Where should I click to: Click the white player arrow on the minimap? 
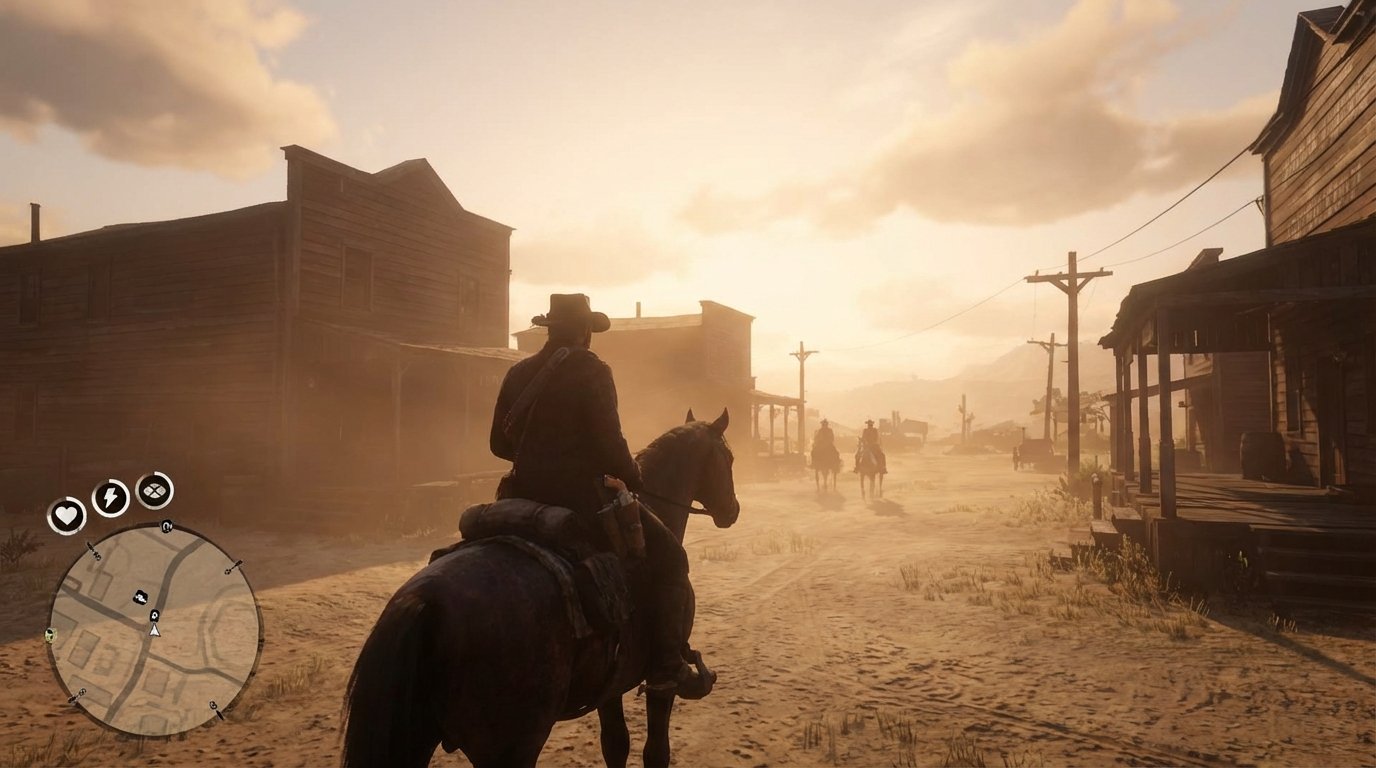pyautogui.click(x=155, y=633)
